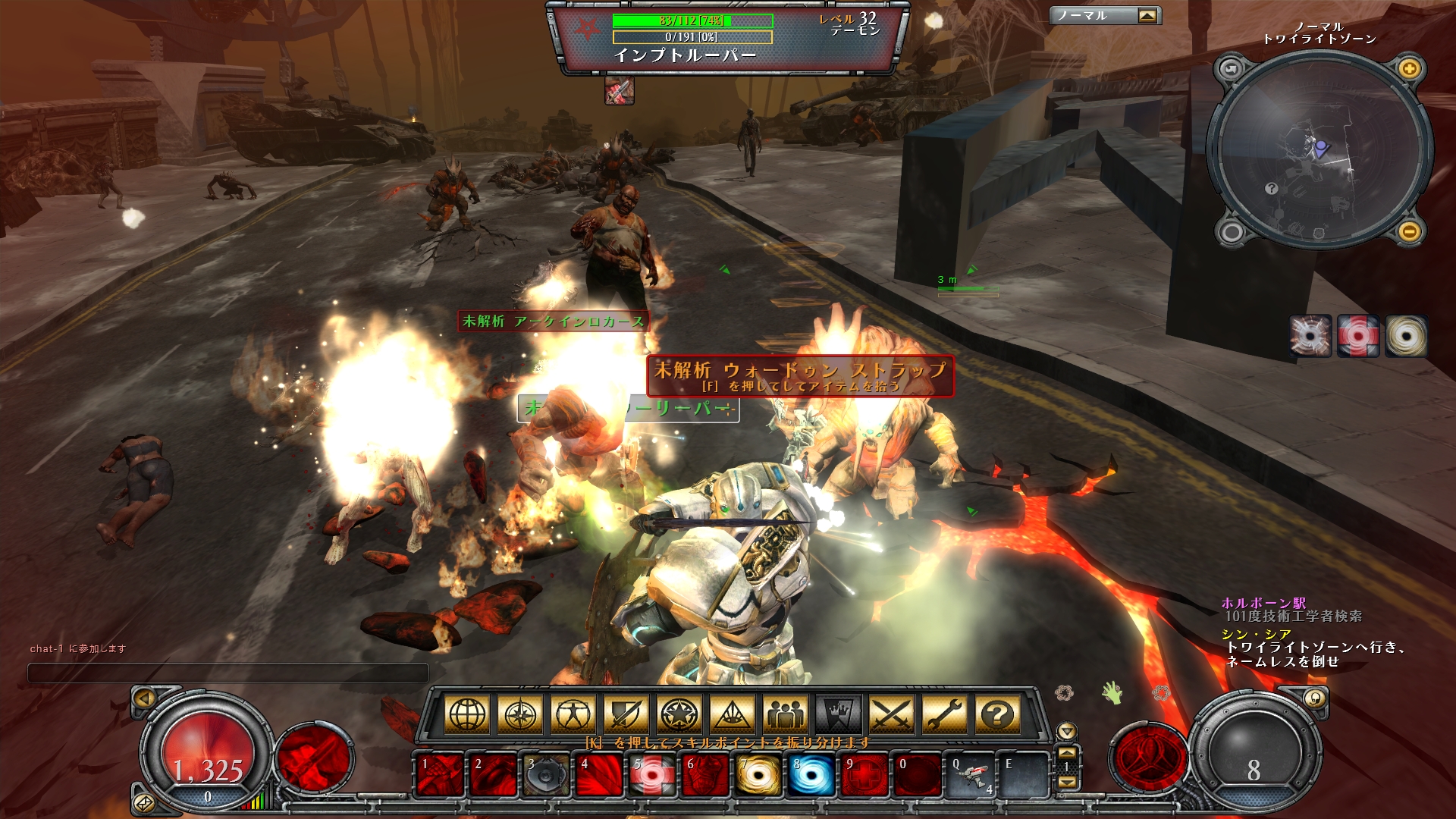Open the Vitruvian man character sheet

pos(573,714)
